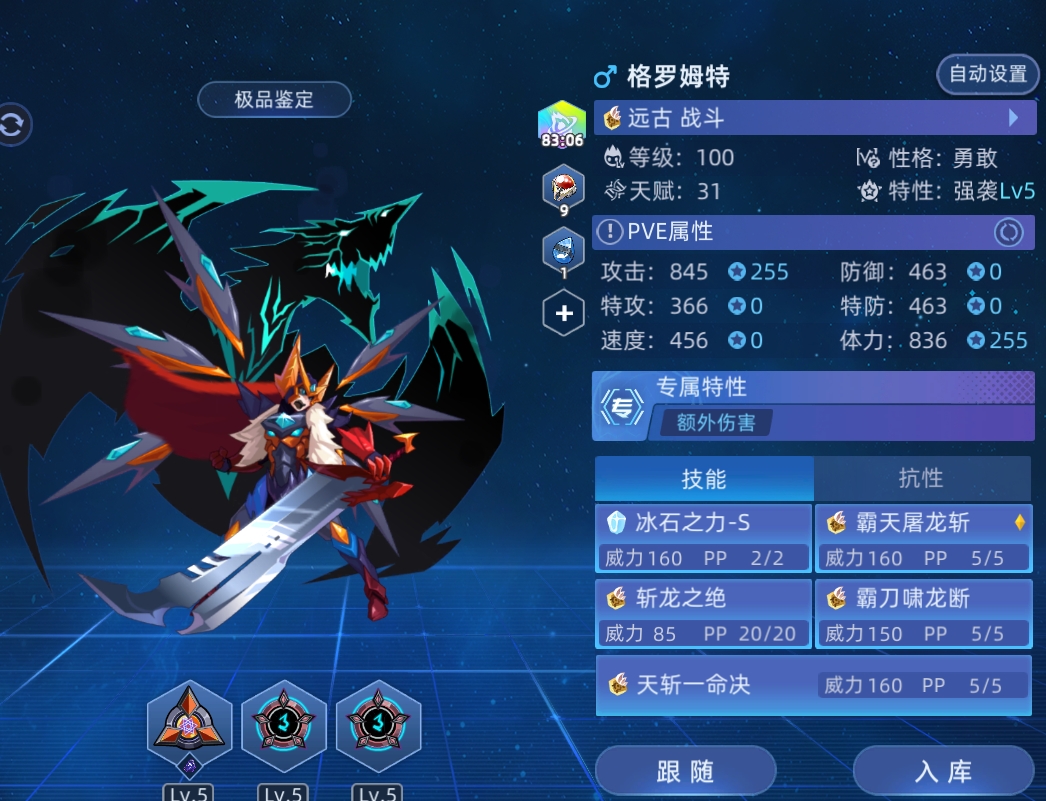Viewport: 1046px width, 801px height.
Task: Open the hexagon slot with blue droplet
Action: point(563,251)
